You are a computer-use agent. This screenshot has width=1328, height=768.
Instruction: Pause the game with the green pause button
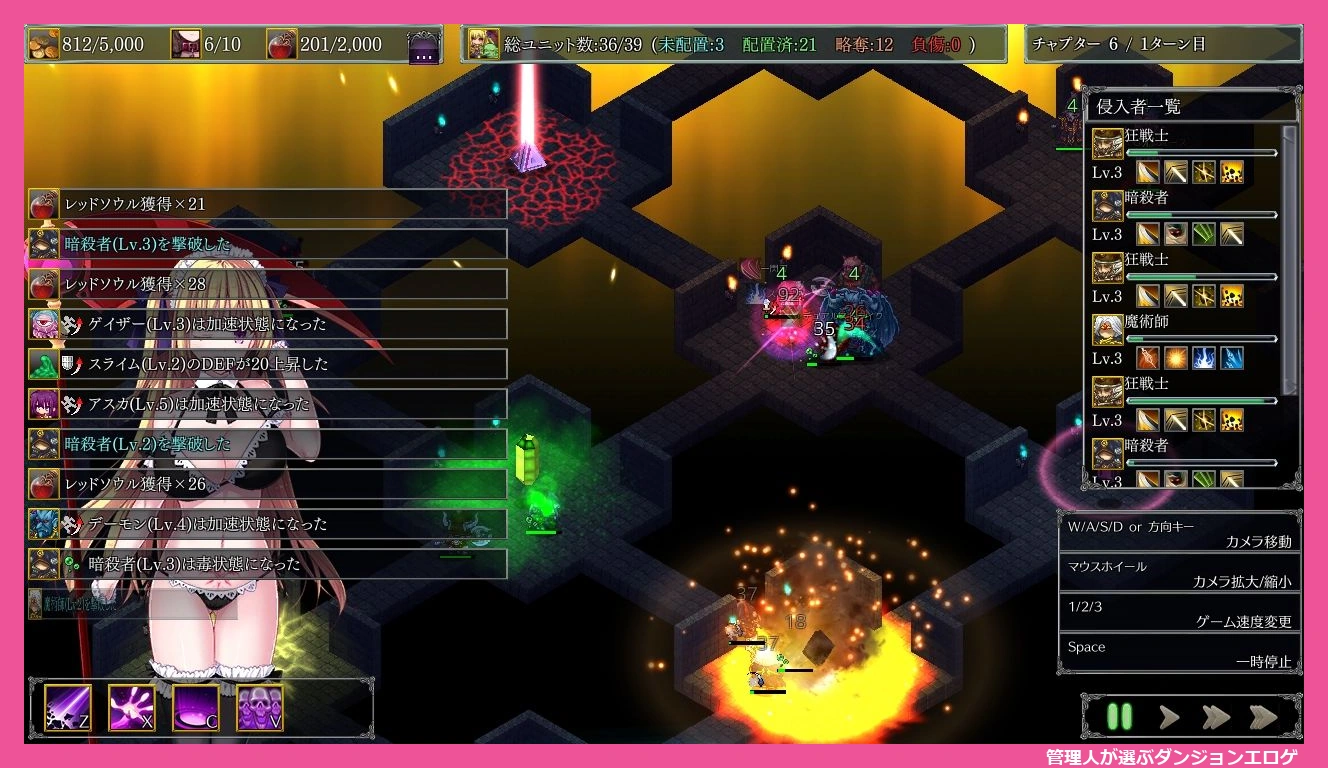[1119, 716]
